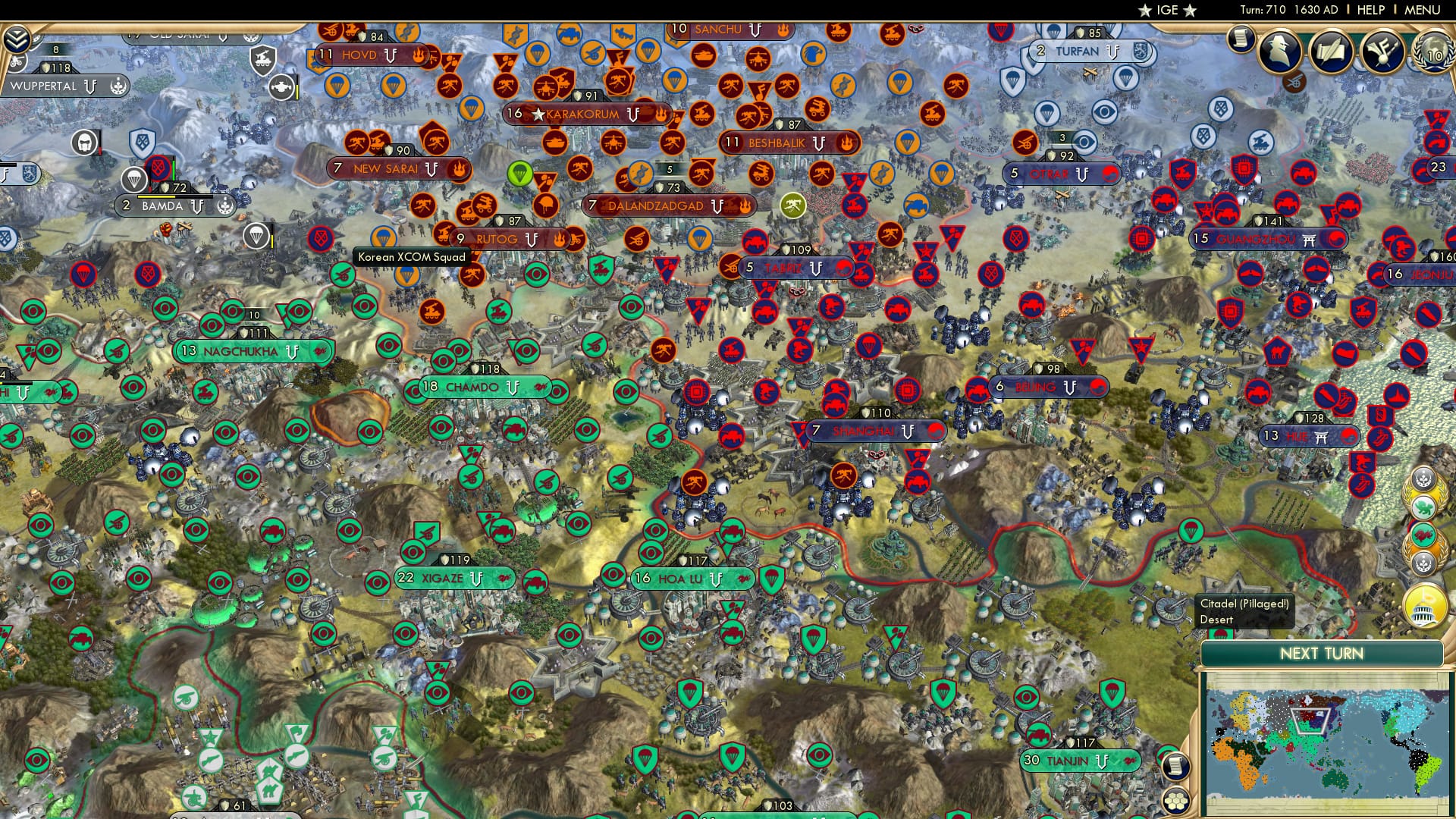Click the green great person notification bubble
Viewport: 1456px width, 819px height.
click(x=1423, y=506)
